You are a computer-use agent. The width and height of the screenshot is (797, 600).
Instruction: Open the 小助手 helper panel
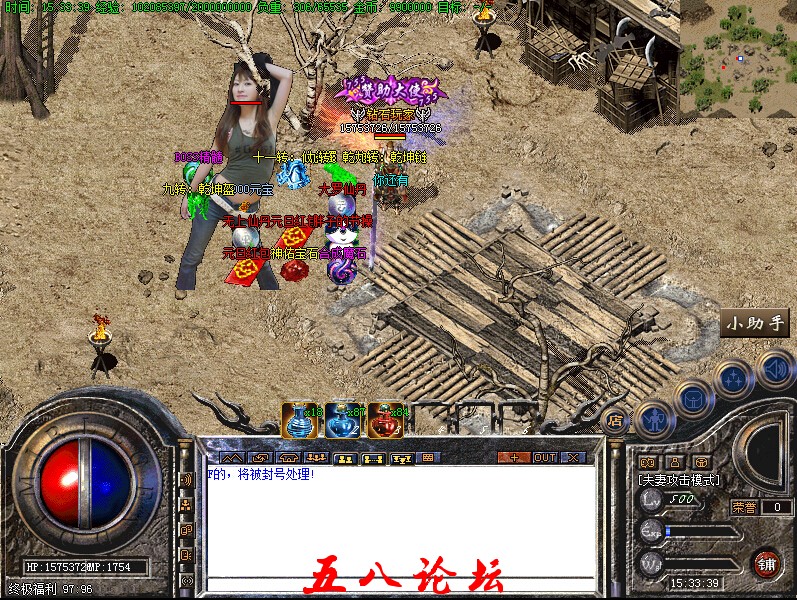click(756, 323)
